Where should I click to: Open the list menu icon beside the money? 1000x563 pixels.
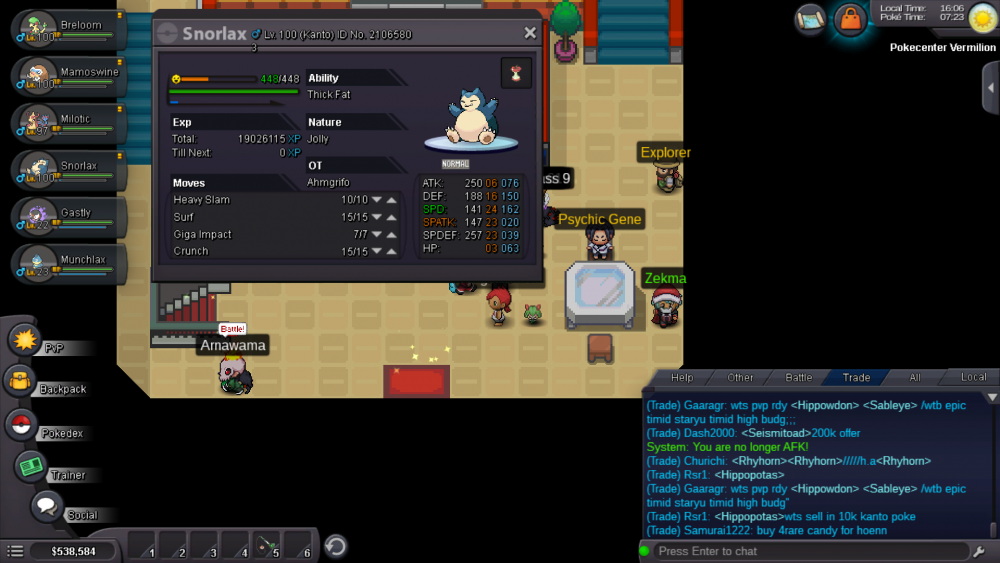15,551
